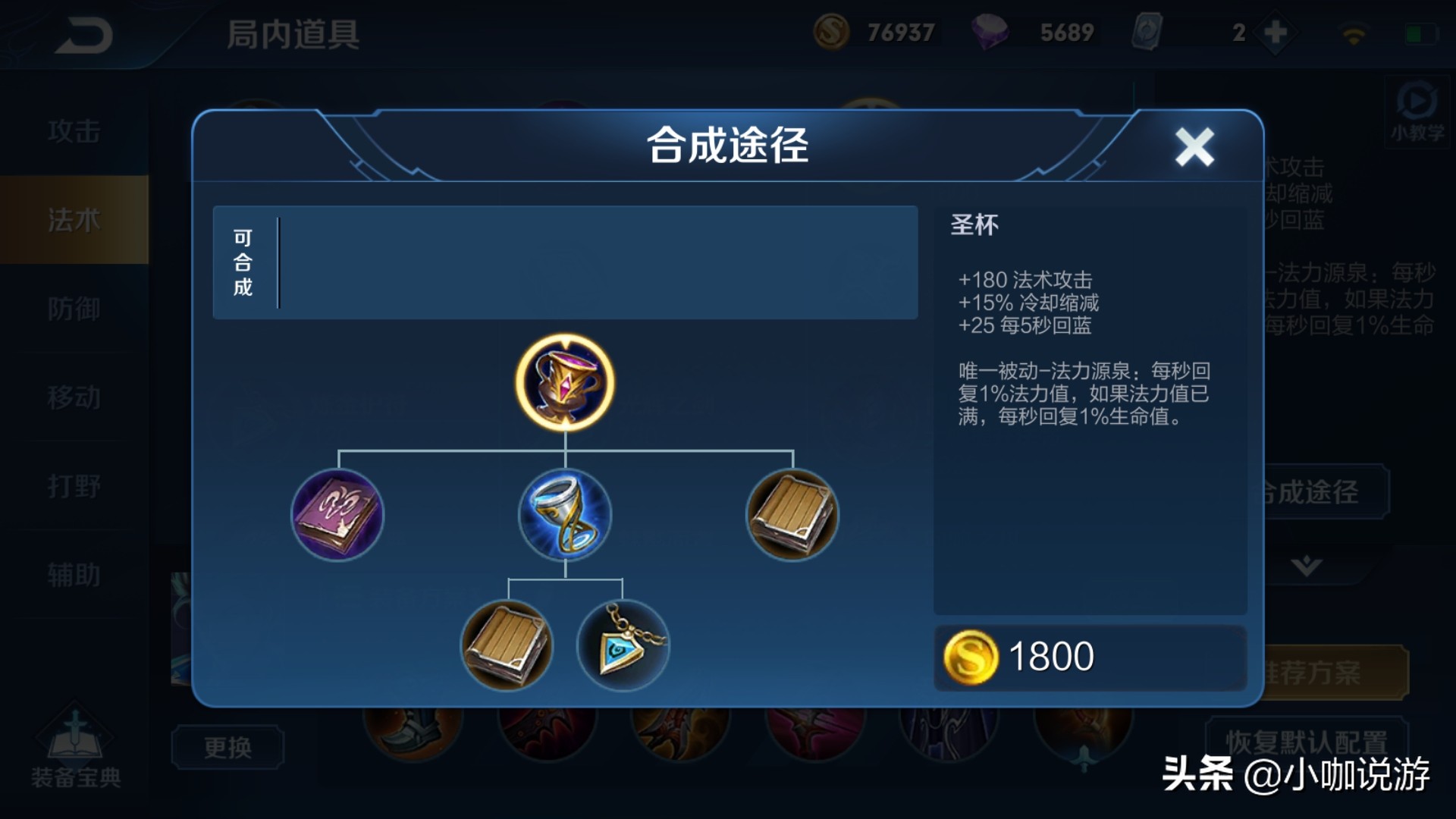This screenshot has width=1456, height=819.
Task: Switch to the 攻击 category tab
Action: click(74, 130)
